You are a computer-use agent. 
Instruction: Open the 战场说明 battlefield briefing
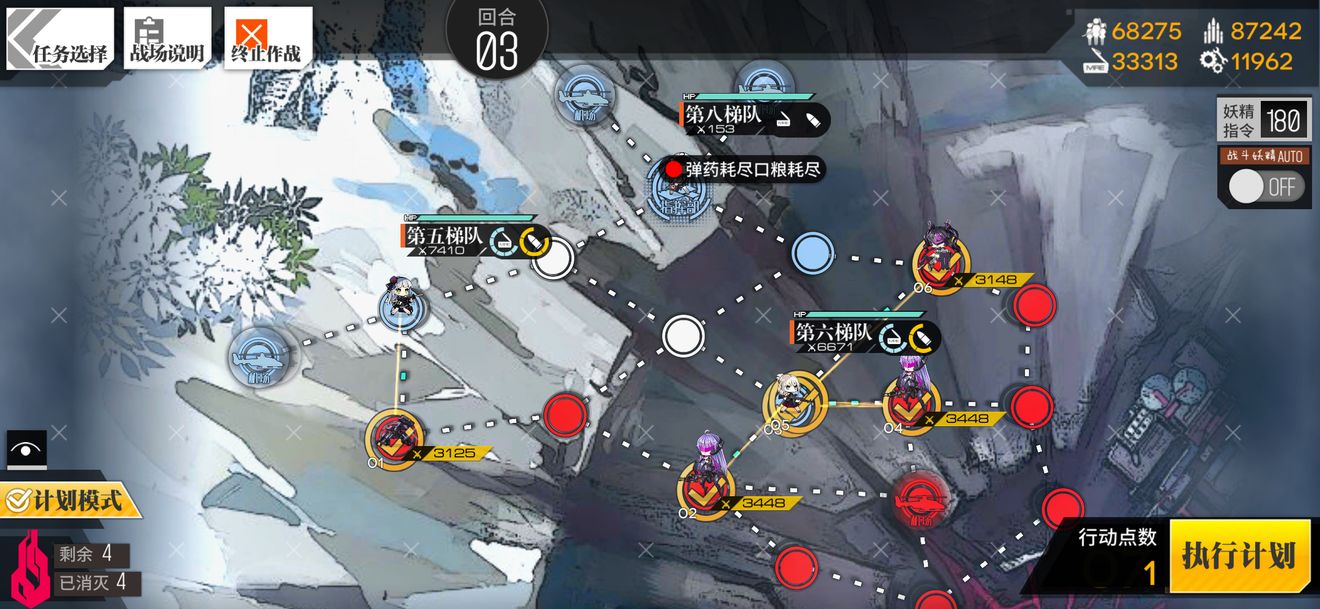(167, 40)
